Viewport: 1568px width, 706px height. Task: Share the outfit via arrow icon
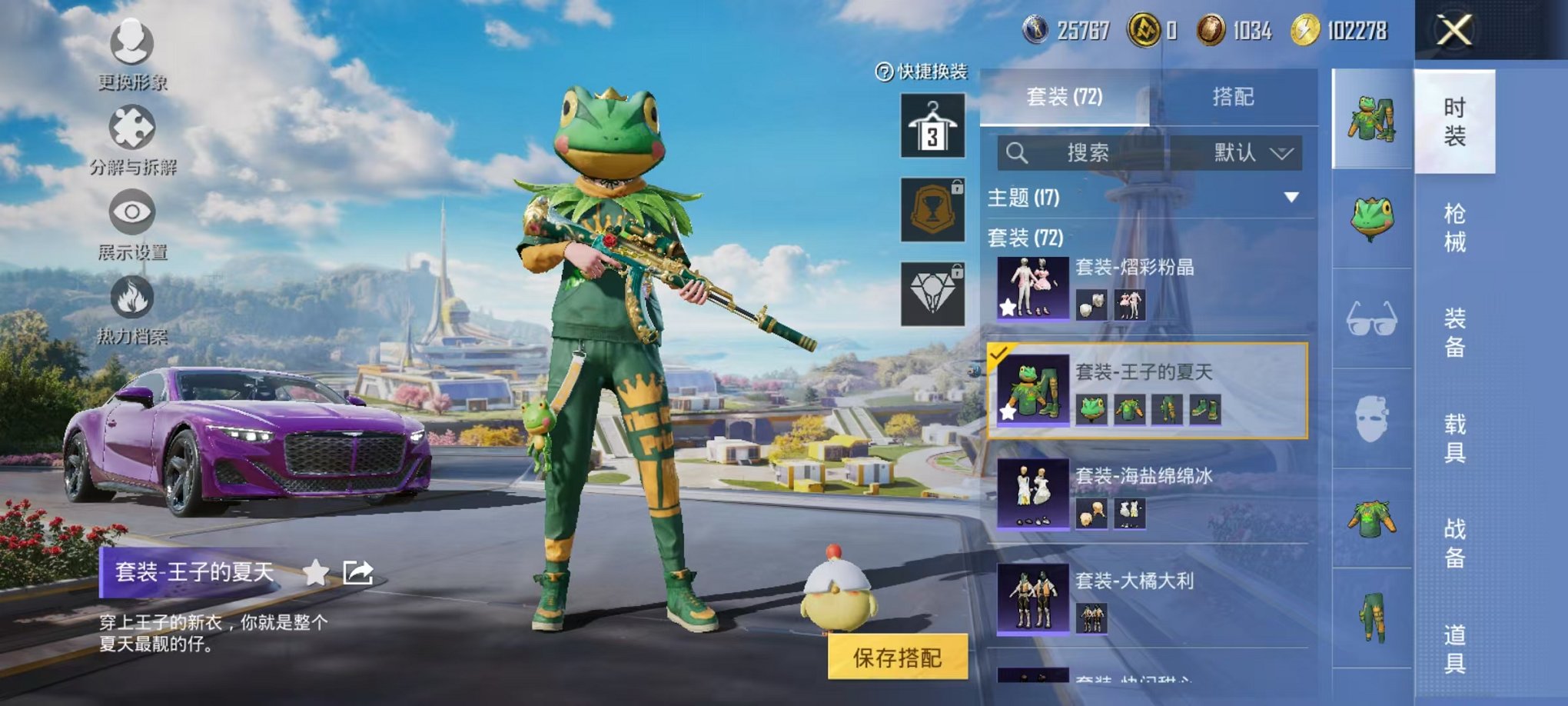tap(358, 572)
